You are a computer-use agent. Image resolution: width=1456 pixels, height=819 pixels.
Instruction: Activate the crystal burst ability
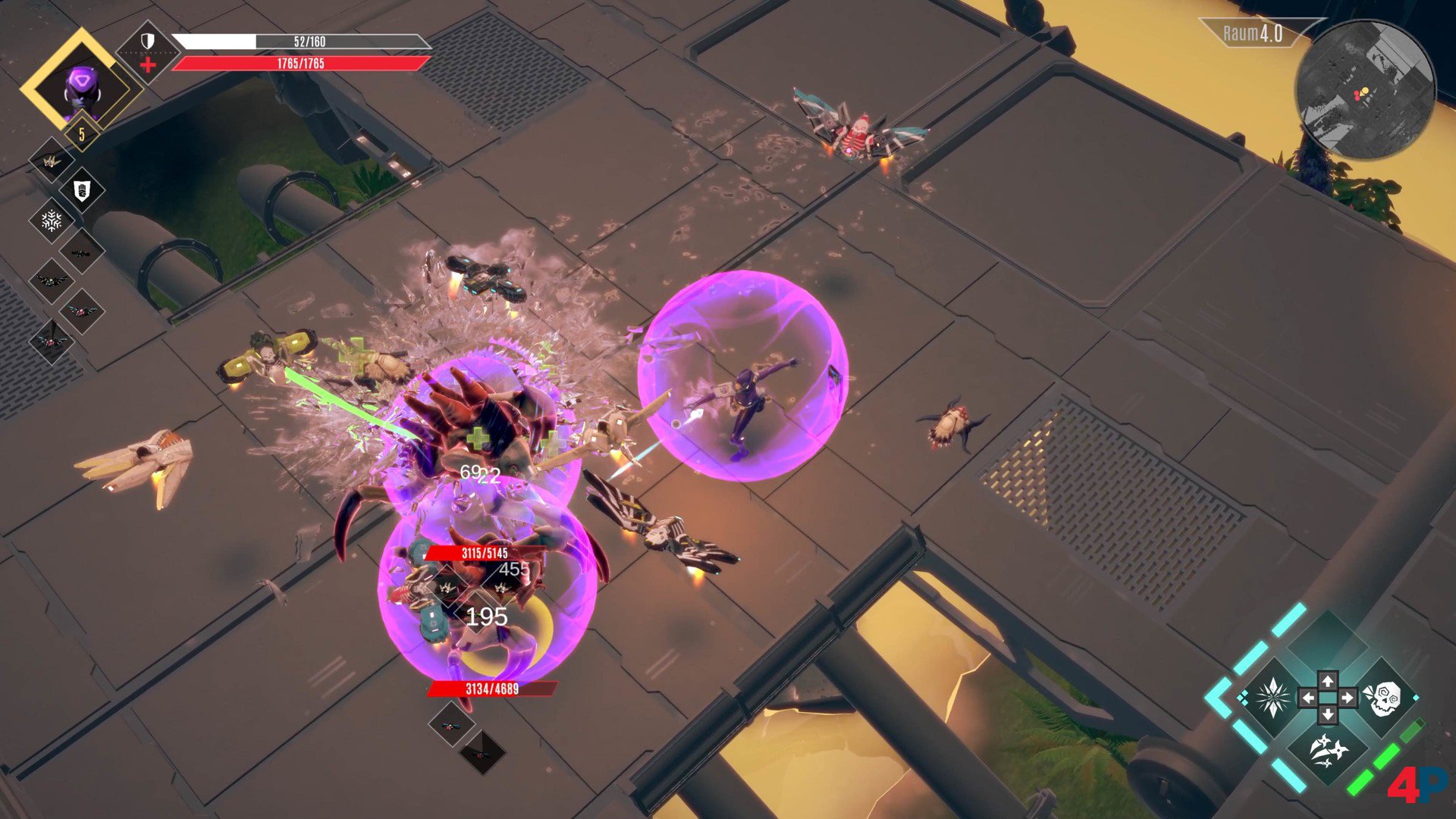coord(1272,698)
